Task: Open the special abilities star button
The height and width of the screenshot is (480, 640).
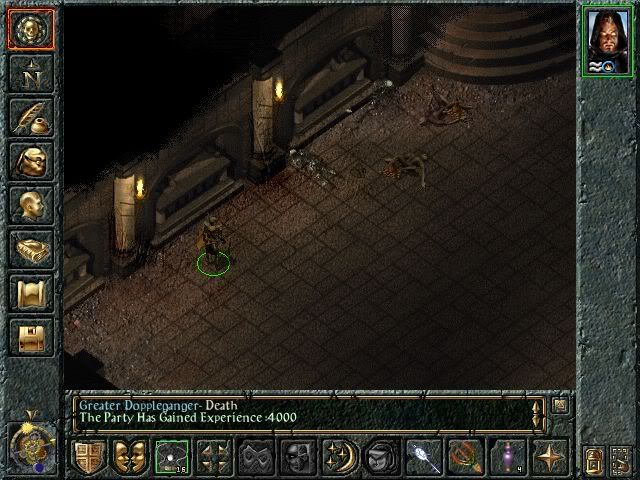Action: [x=548, y=456]
